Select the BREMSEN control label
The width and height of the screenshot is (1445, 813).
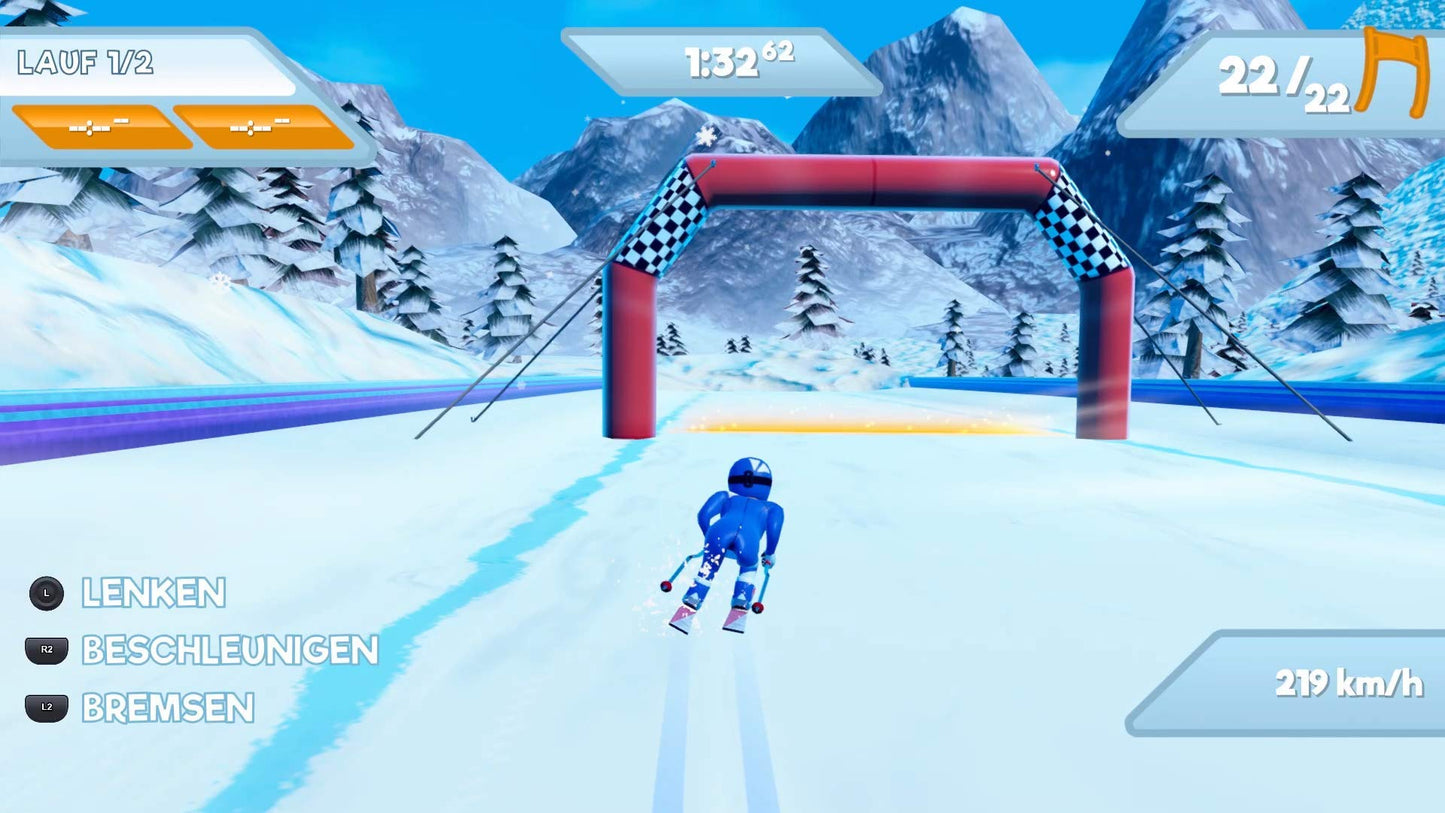tap(167, 709)
